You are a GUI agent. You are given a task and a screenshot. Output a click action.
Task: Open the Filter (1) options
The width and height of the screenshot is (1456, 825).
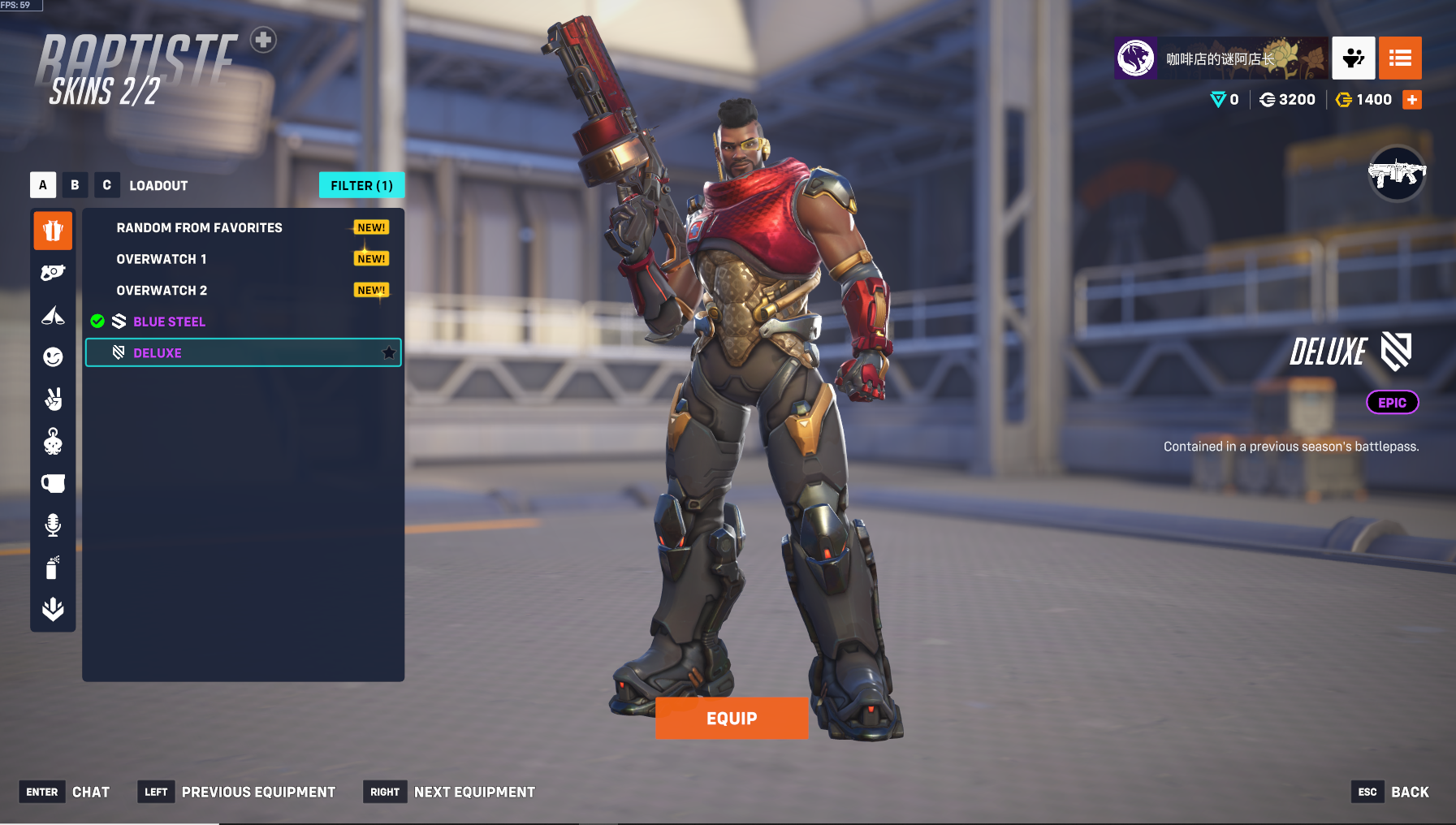point(361,185)
